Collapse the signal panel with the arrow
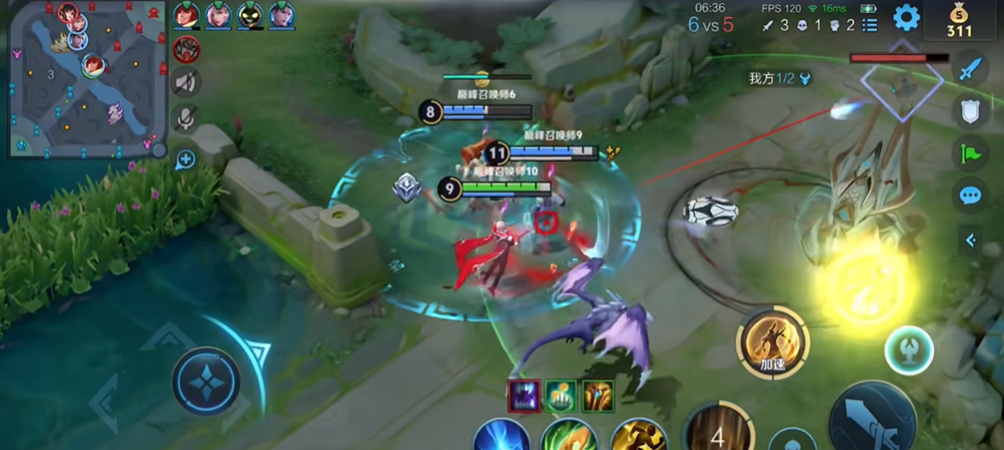Image resolution: width=1004 pixels, height=450 pixels. tap(970, 239)
